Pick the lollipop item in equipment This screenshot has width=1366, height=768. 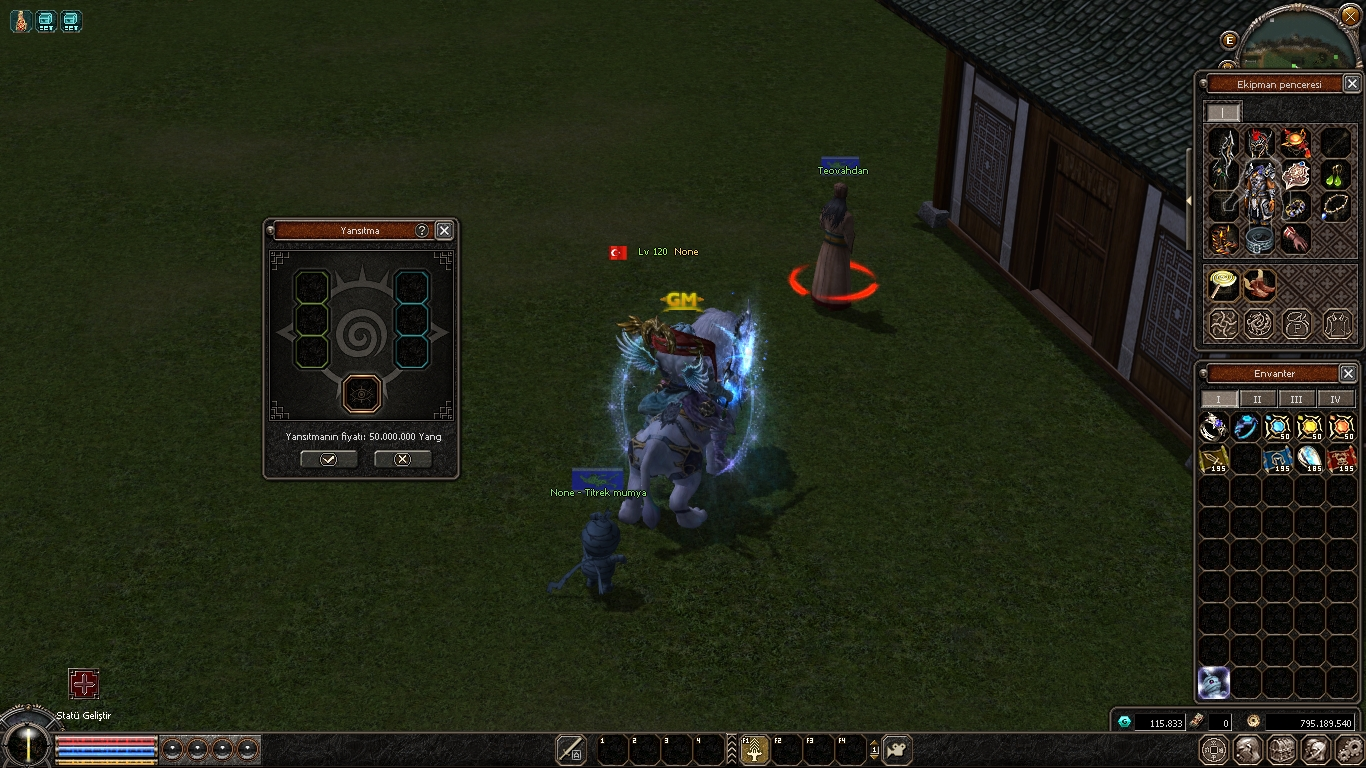[1222, 285]
